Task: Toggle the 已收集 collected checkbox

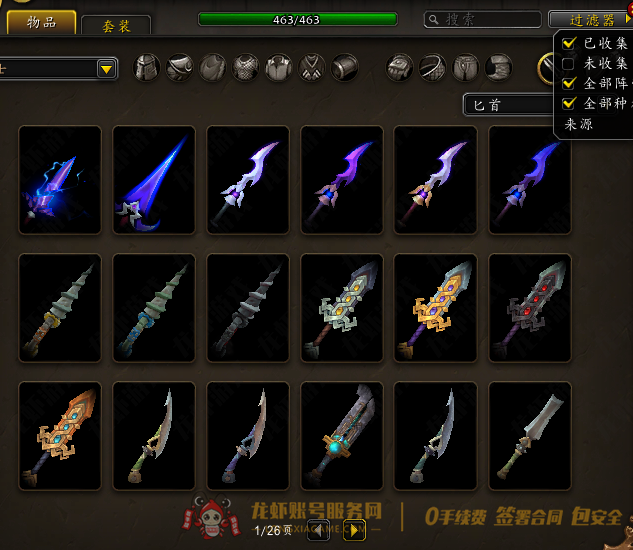Action: (x=569, y=43)
